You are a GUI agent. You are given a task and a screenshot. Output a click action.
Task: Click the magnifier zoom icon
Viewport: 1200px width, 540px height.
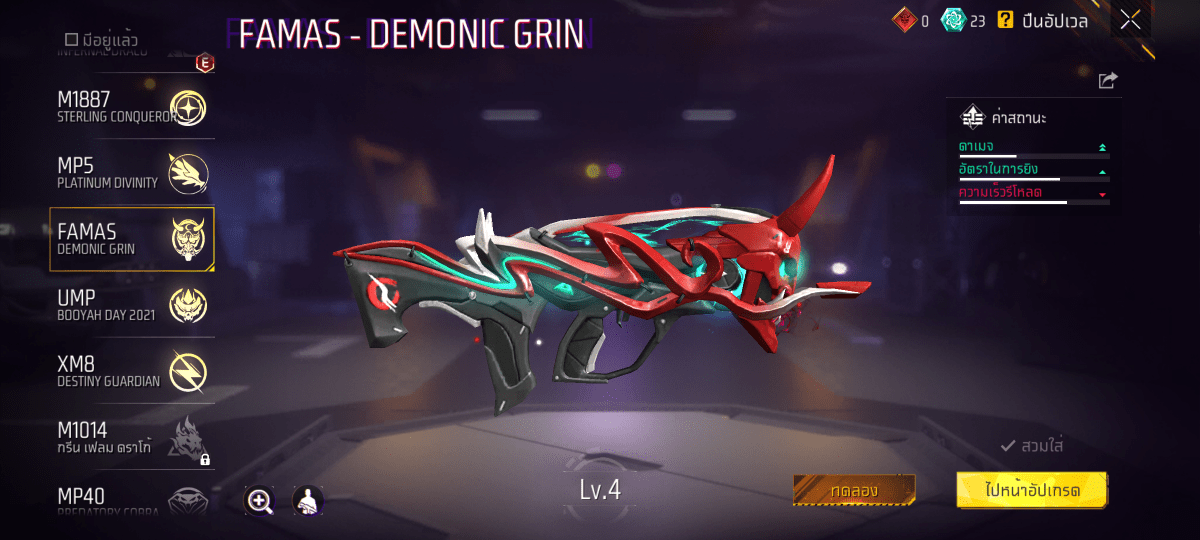(260, 501)
